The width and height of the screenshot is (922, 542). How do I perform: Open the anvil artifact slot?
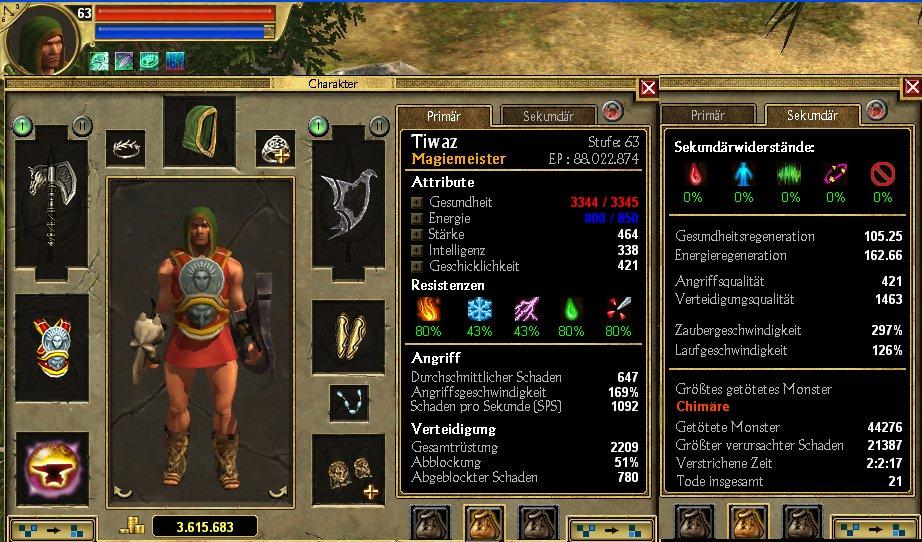[x=52, y=466]
